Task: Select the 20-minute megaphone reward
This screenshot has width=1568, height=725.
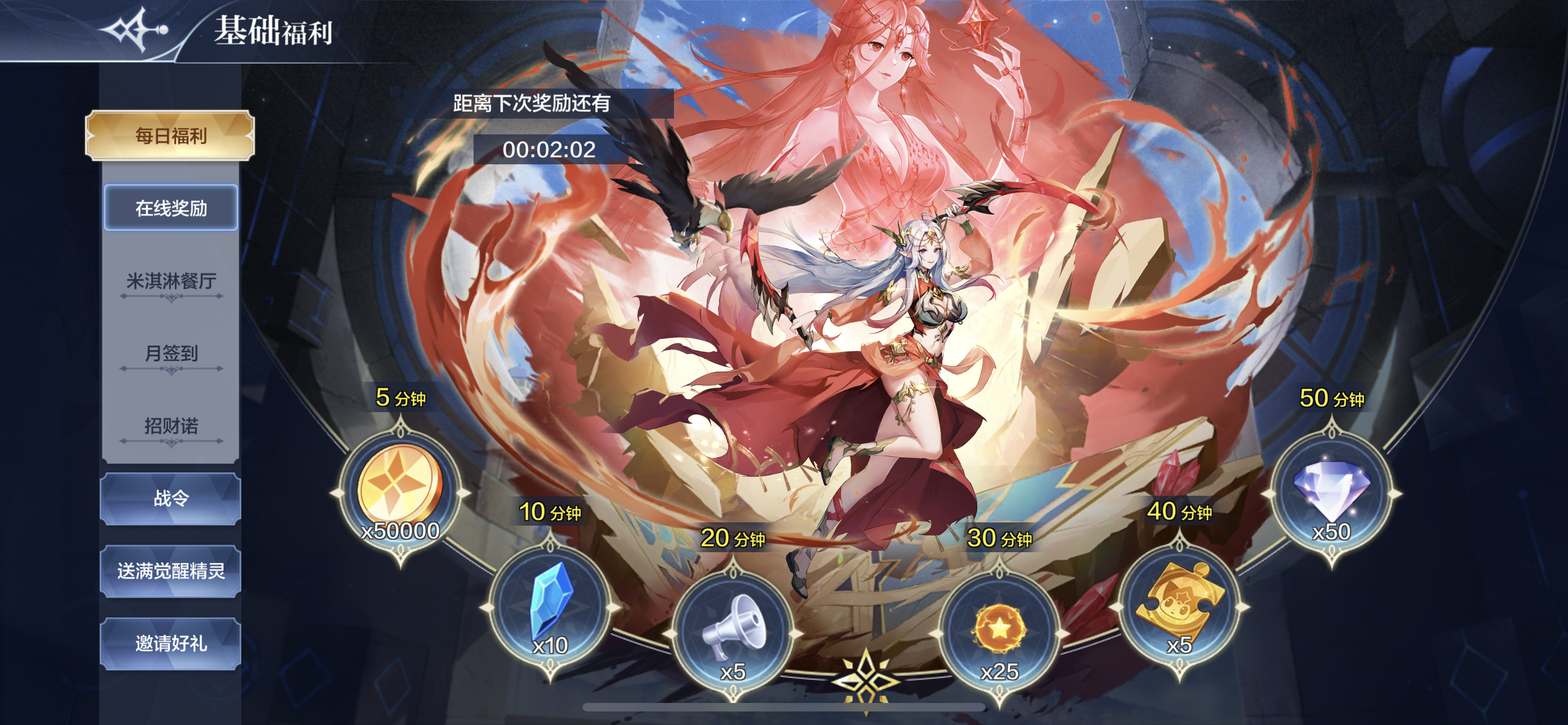Action: [733, 633]
